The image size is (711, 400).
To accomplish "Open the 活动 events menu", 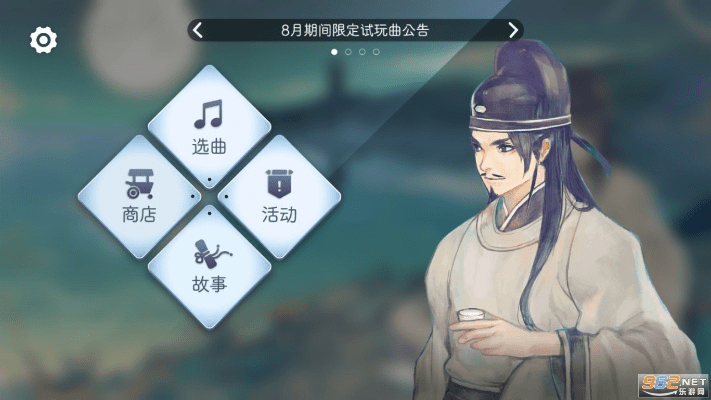I will pyautogui.click(x=279, y=195).
